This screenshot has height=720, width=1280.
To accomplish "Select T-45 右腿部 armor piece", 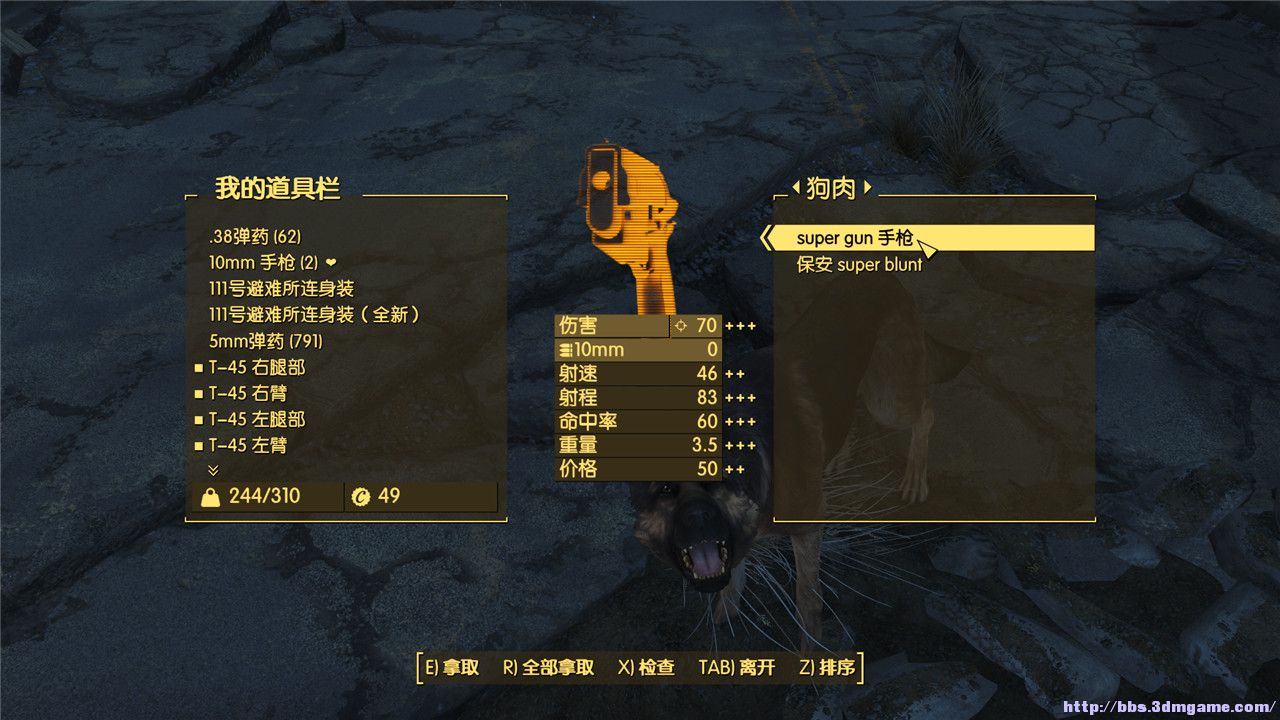I will coord(256,367).
